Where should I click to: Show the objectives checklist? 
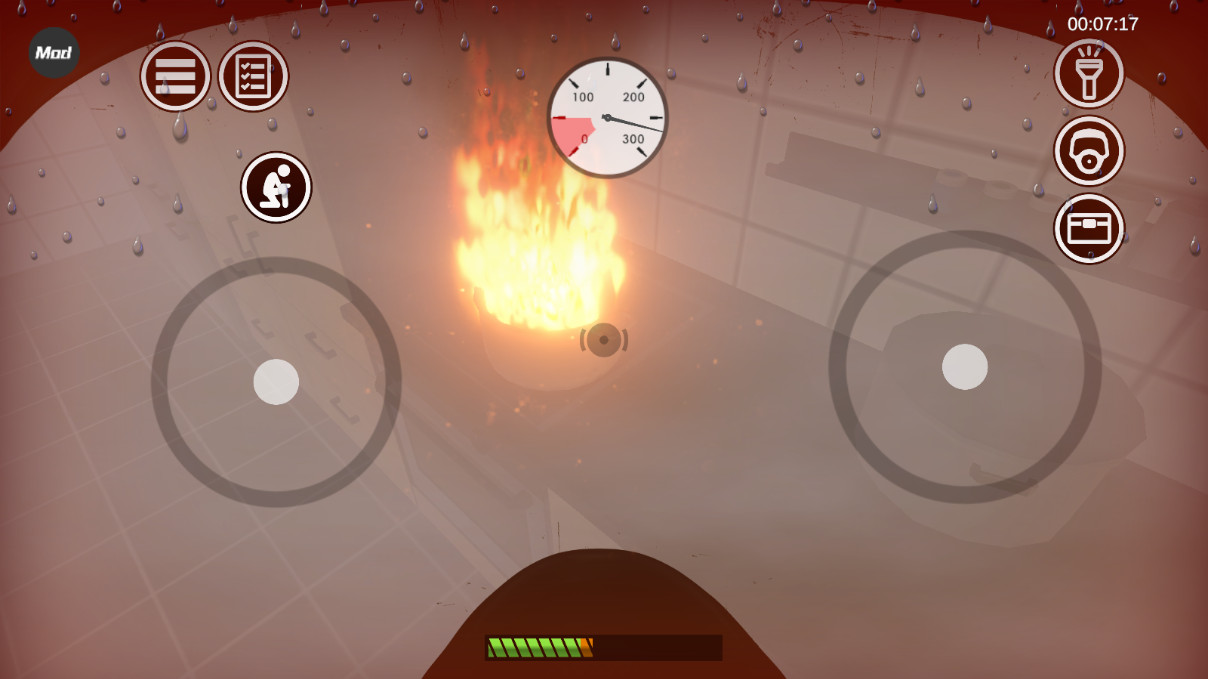[x=253, y=77]
